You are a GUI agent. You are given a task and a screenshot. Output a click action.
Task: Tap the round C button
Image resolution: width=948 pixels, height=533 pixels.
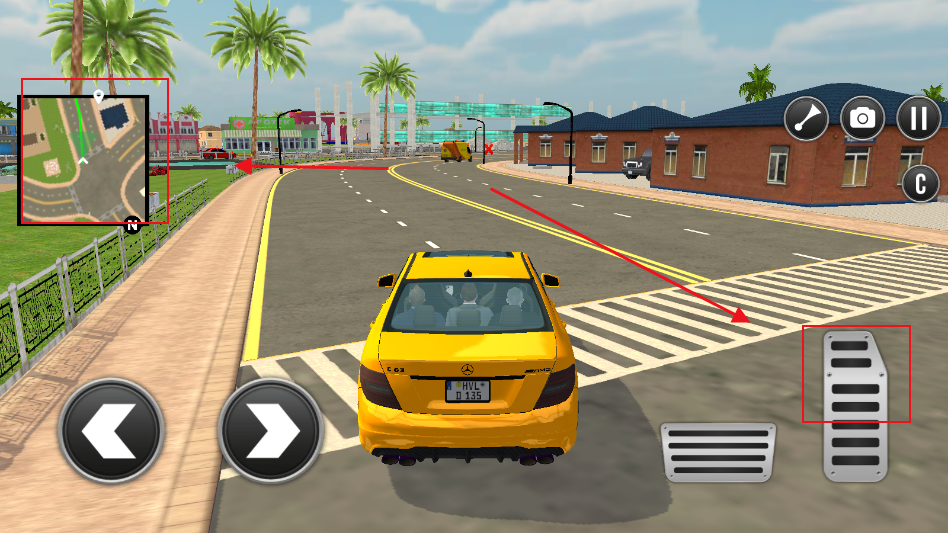920,183
